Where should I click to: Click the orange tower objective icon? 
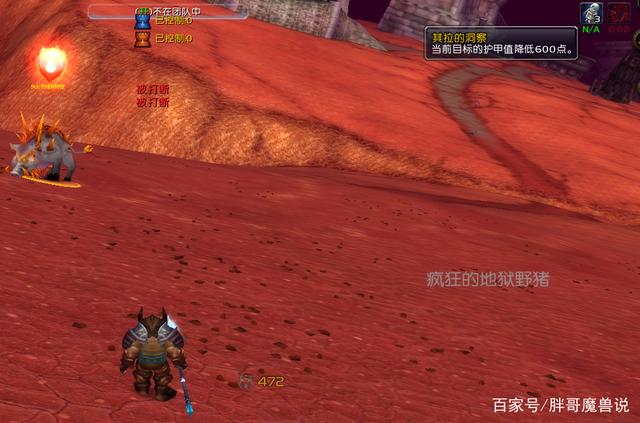click(x=142, y=39)
